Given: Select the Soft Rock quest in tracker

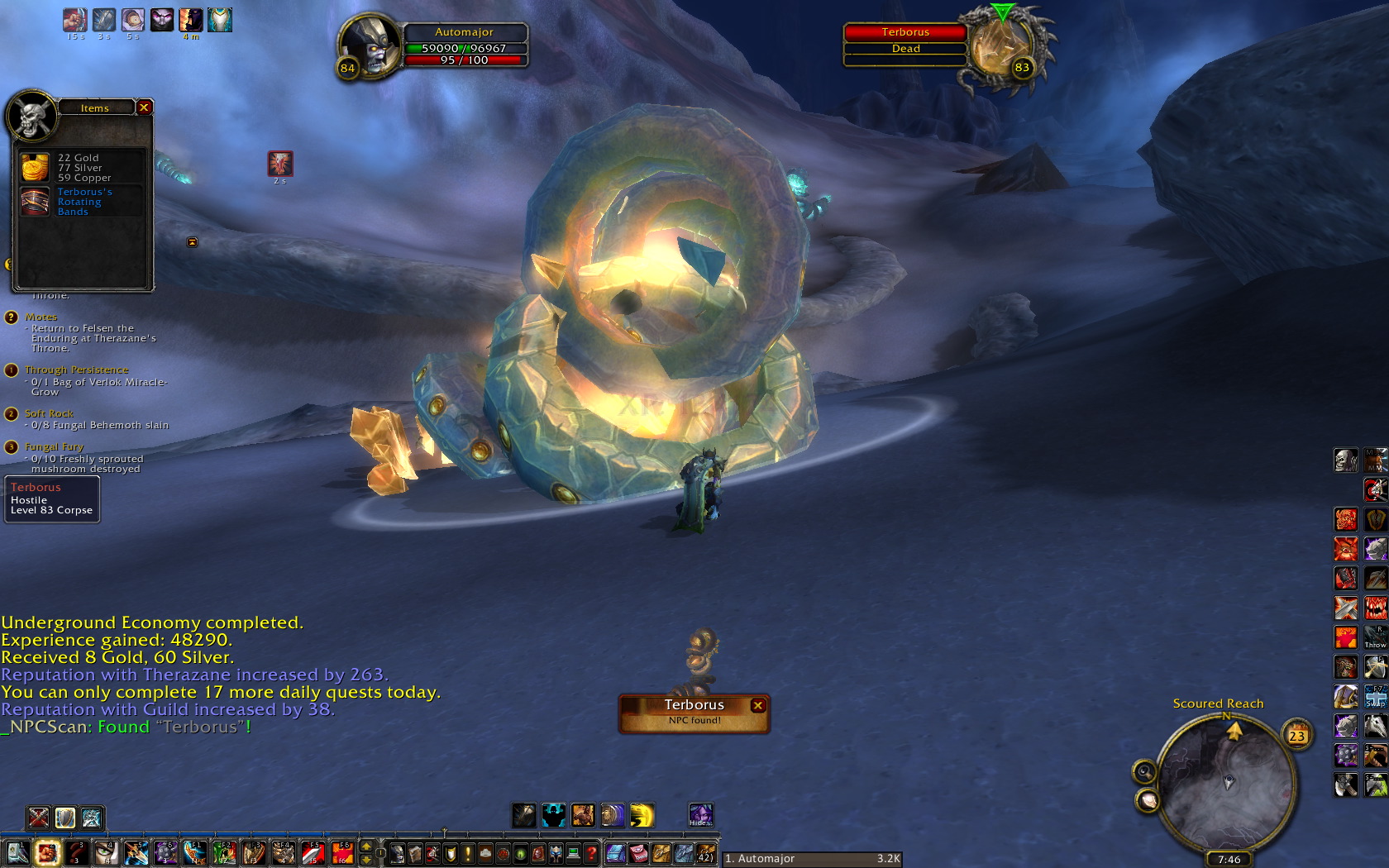Looking at the screenshot, I should tap(49, 413).
